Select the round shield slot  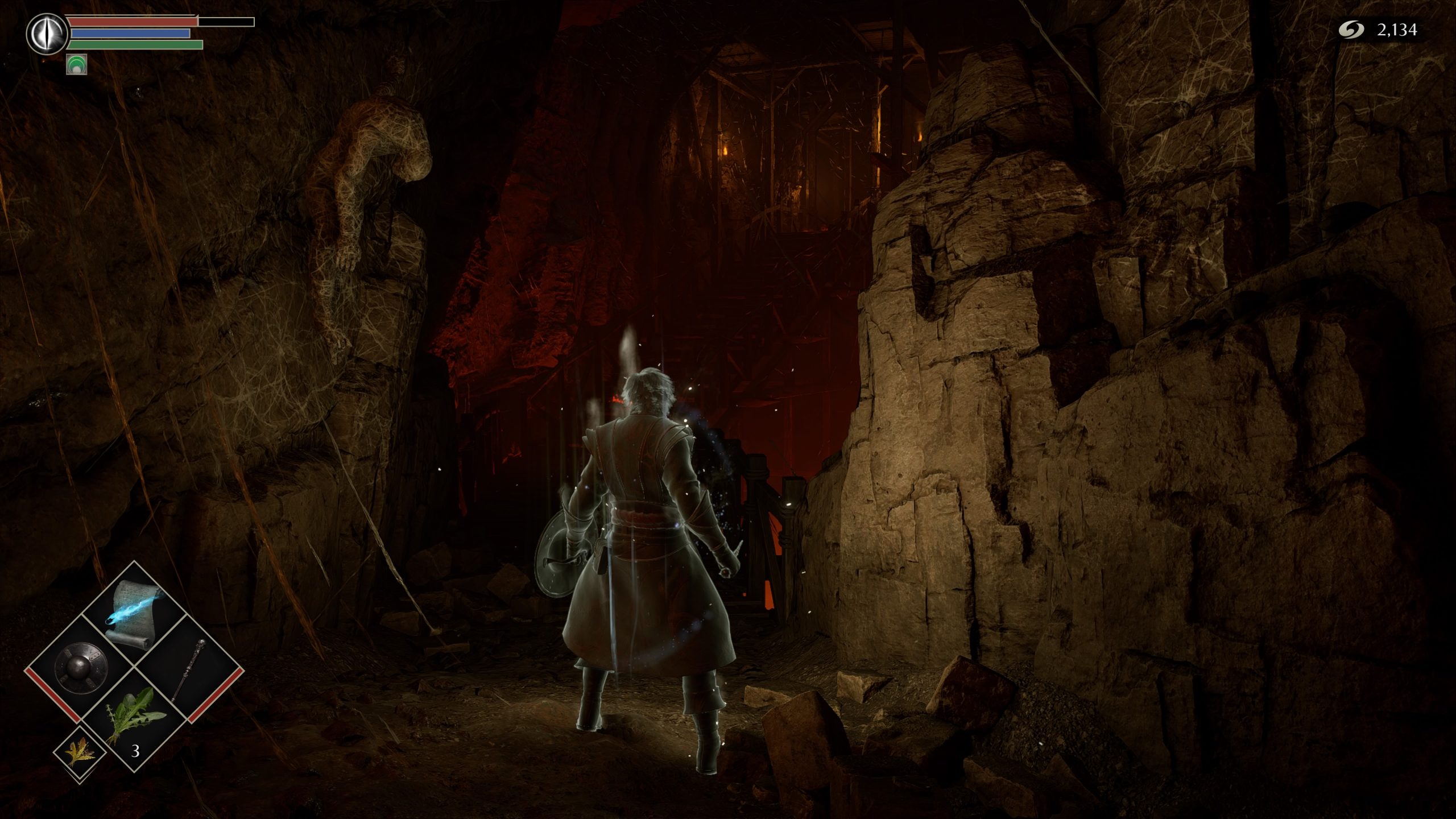[81, 669]
